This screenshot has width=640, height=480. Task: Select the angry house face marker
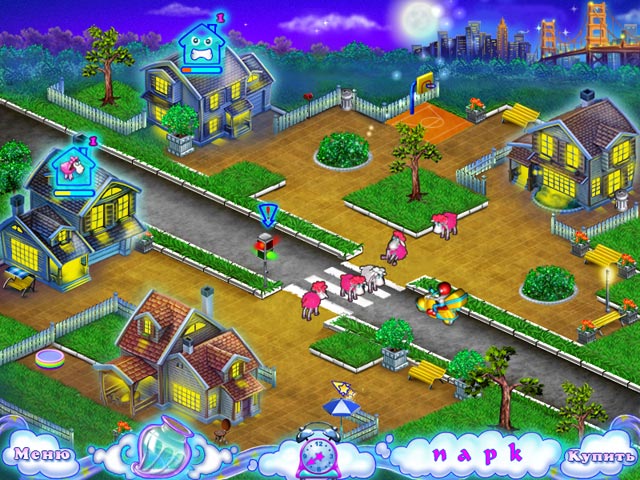point(203,44)
